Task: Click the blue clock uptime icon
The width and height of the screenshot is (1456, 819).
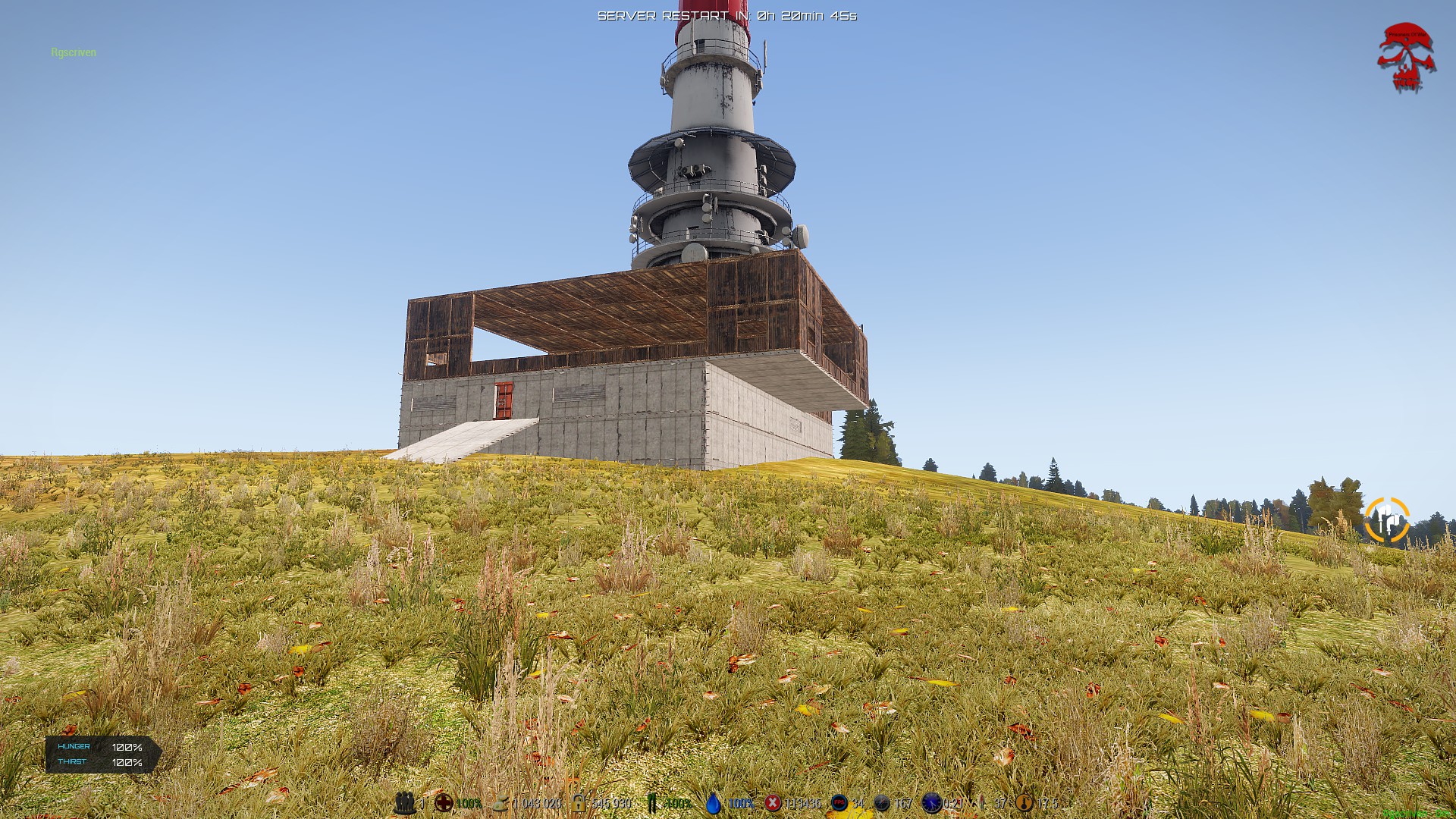Action: coord(931,803)
